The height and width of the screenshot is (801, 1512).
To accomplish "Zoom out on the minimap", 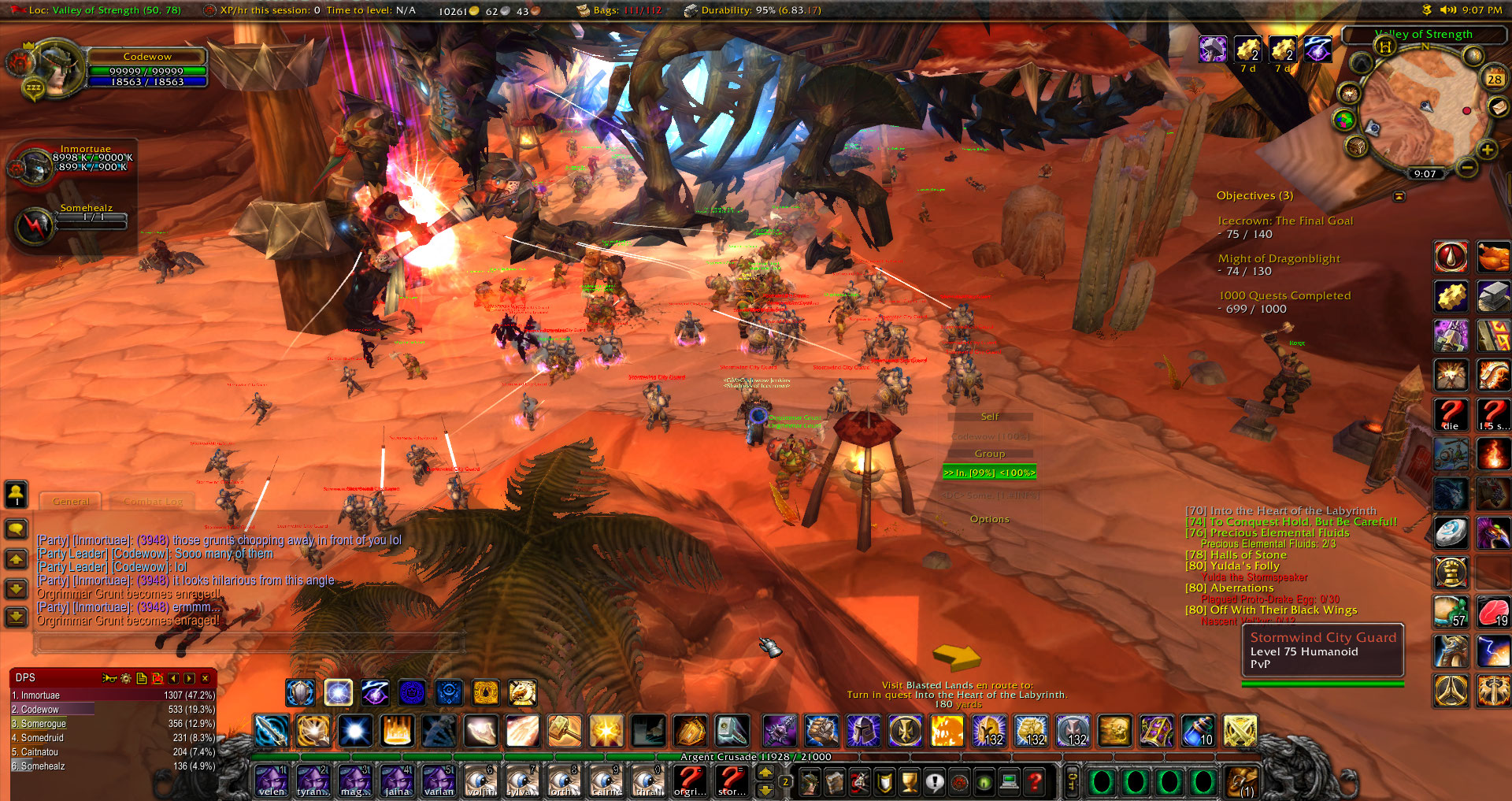I will pyautogui.click(x=1466, y=167).
